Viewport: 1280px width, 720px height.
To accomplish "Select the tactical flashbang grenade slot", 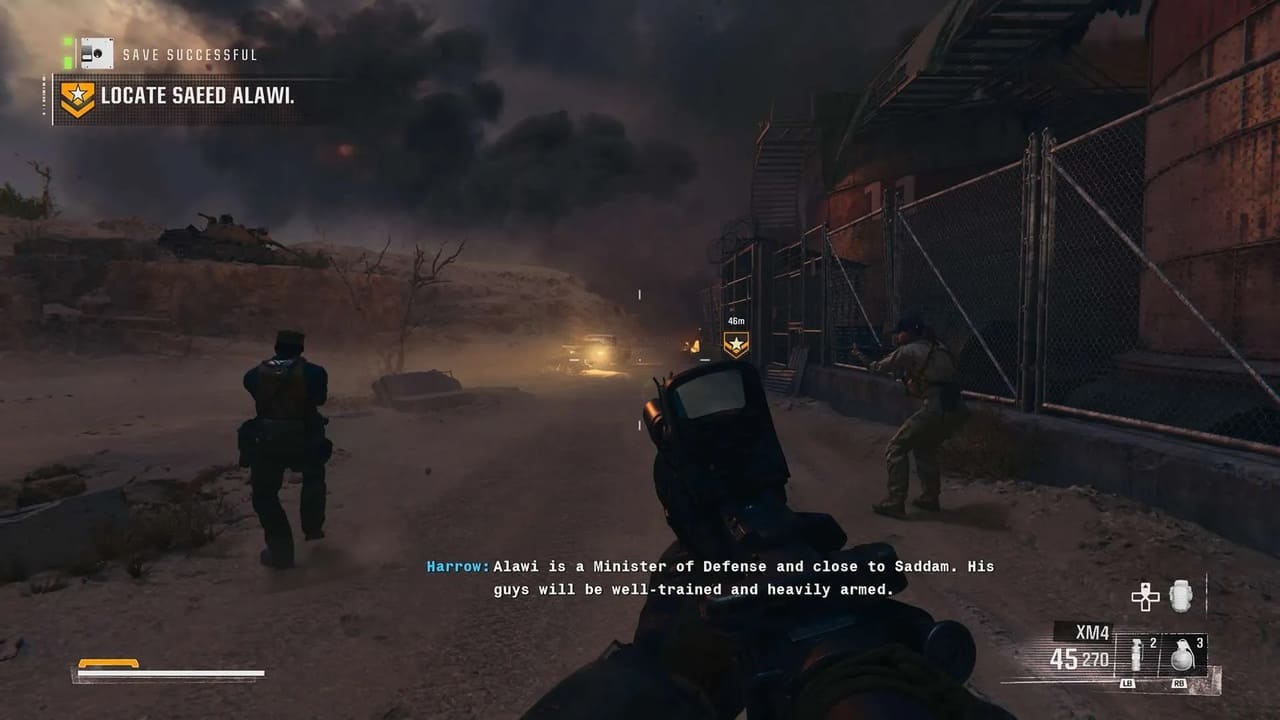I will 1135,656.
